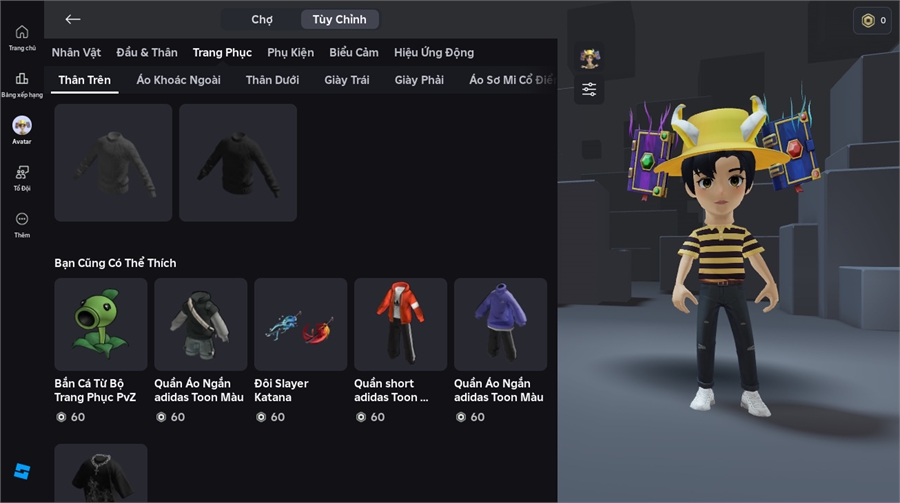Open the Robux balance
This screenshot has height=503, width=900.
click(872, 20)
